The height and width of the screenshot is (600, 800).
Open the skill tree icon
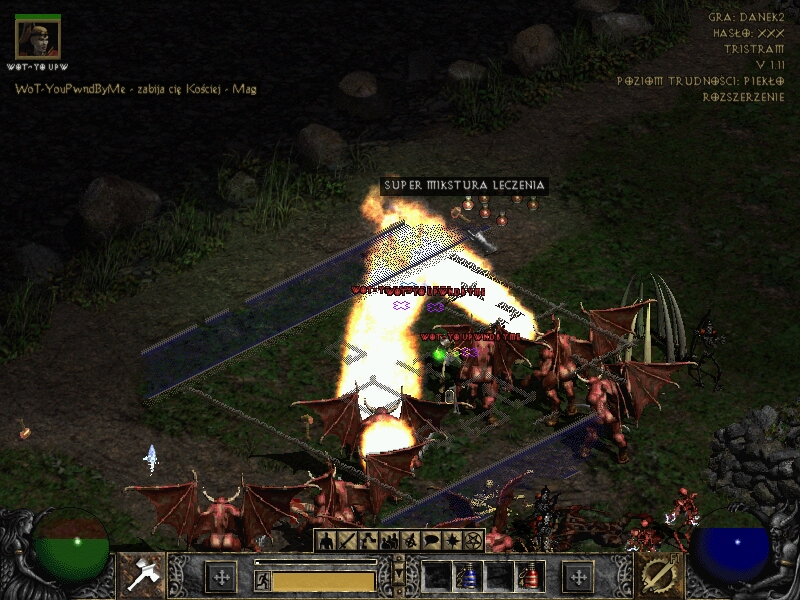coord(369,541)
